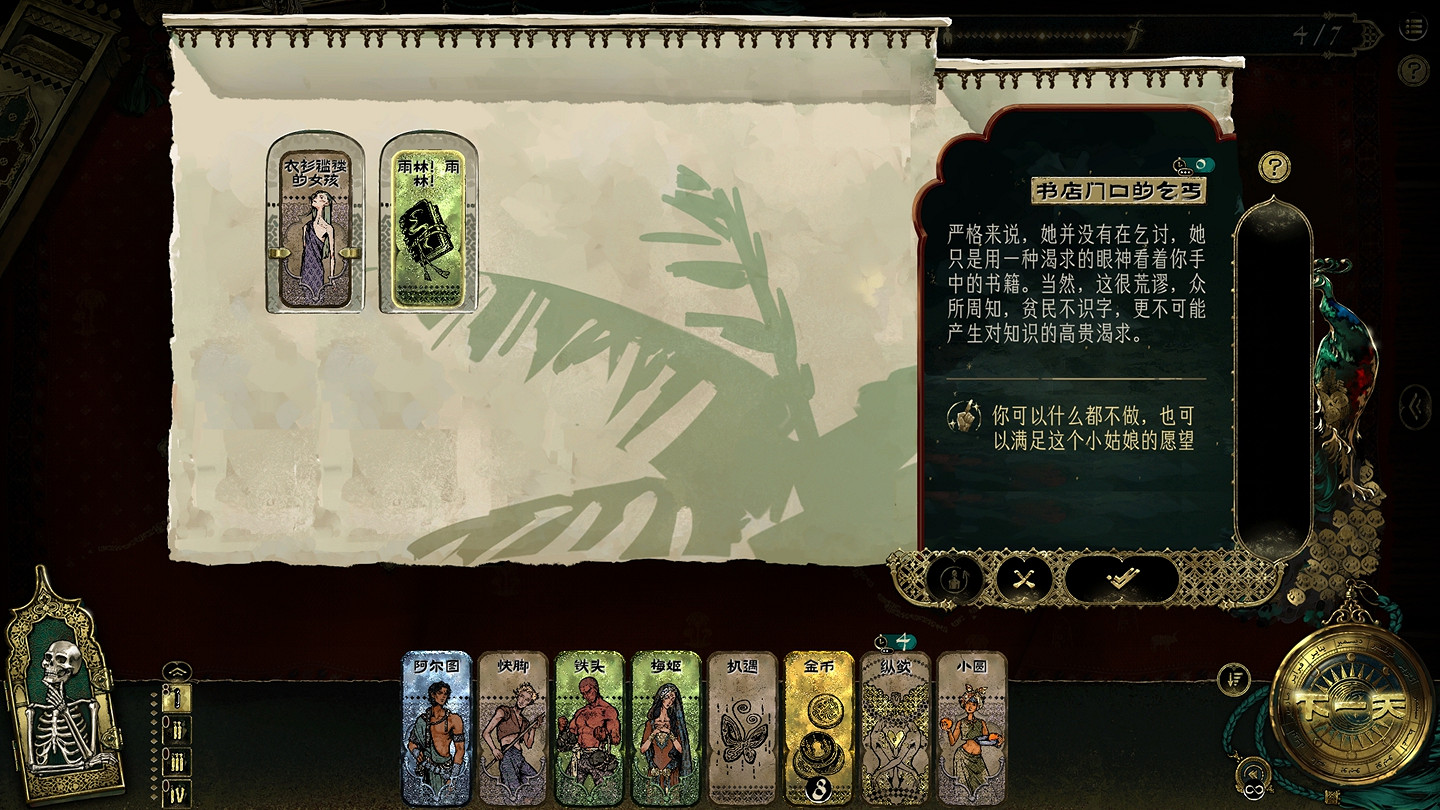Toggle the infinity symbol at bottom right
This screenshot has width=1440, height=810.
click(x=1254, y=791)
